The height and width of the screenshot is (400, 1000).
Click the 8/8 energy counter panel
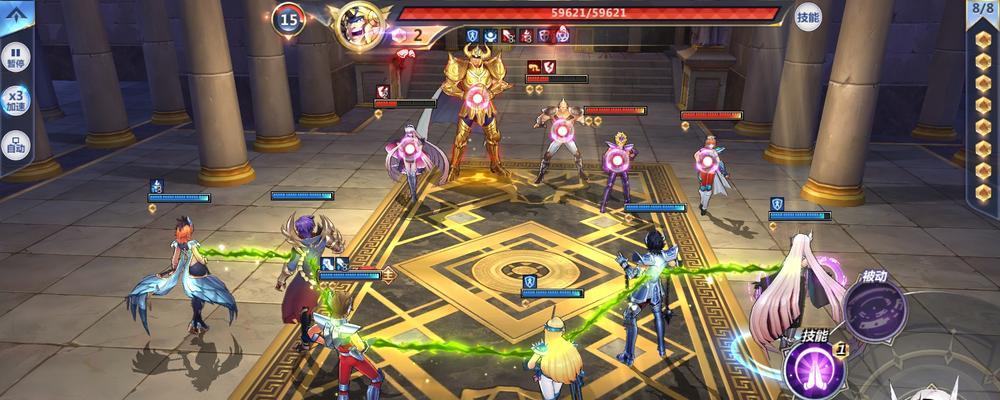[983, 9]
